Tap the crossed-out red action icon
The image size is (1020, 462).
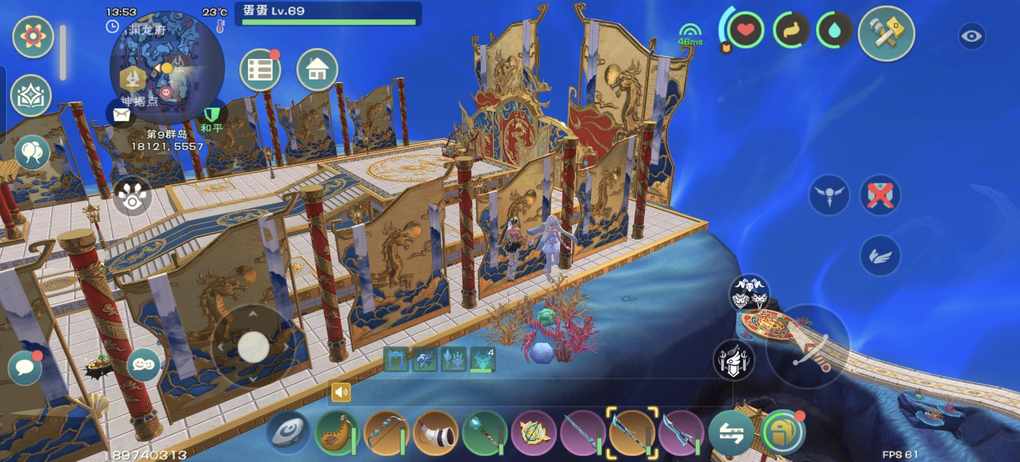(880, 196)
